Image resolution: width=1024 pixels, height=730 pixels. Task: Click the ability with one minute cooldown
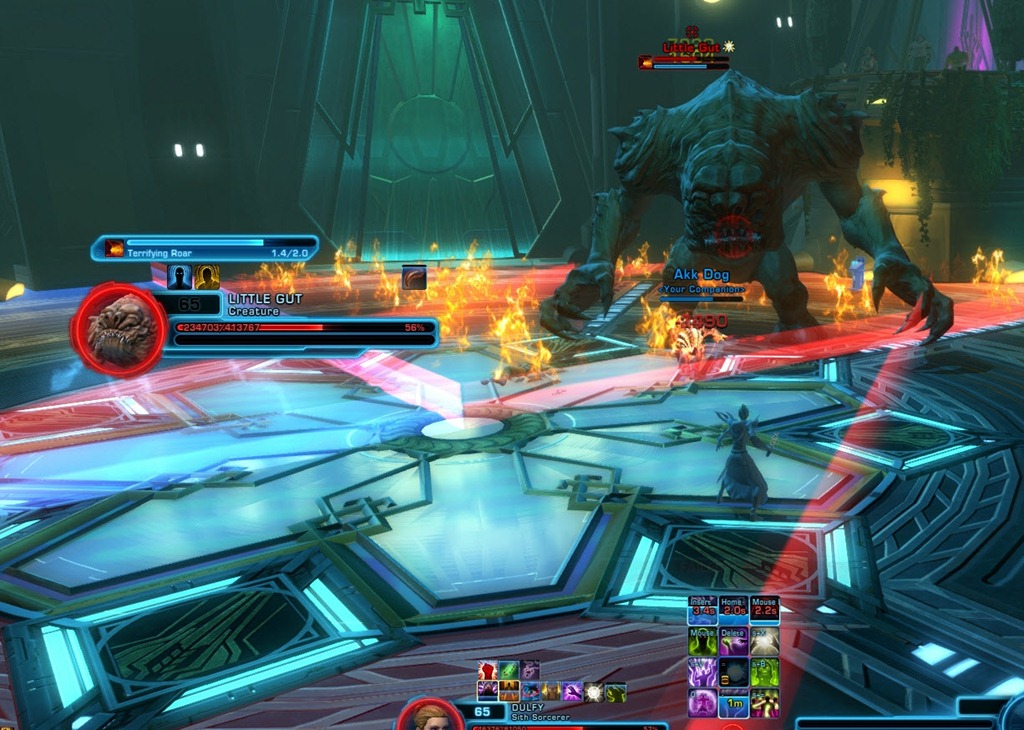tap(734, 703)
